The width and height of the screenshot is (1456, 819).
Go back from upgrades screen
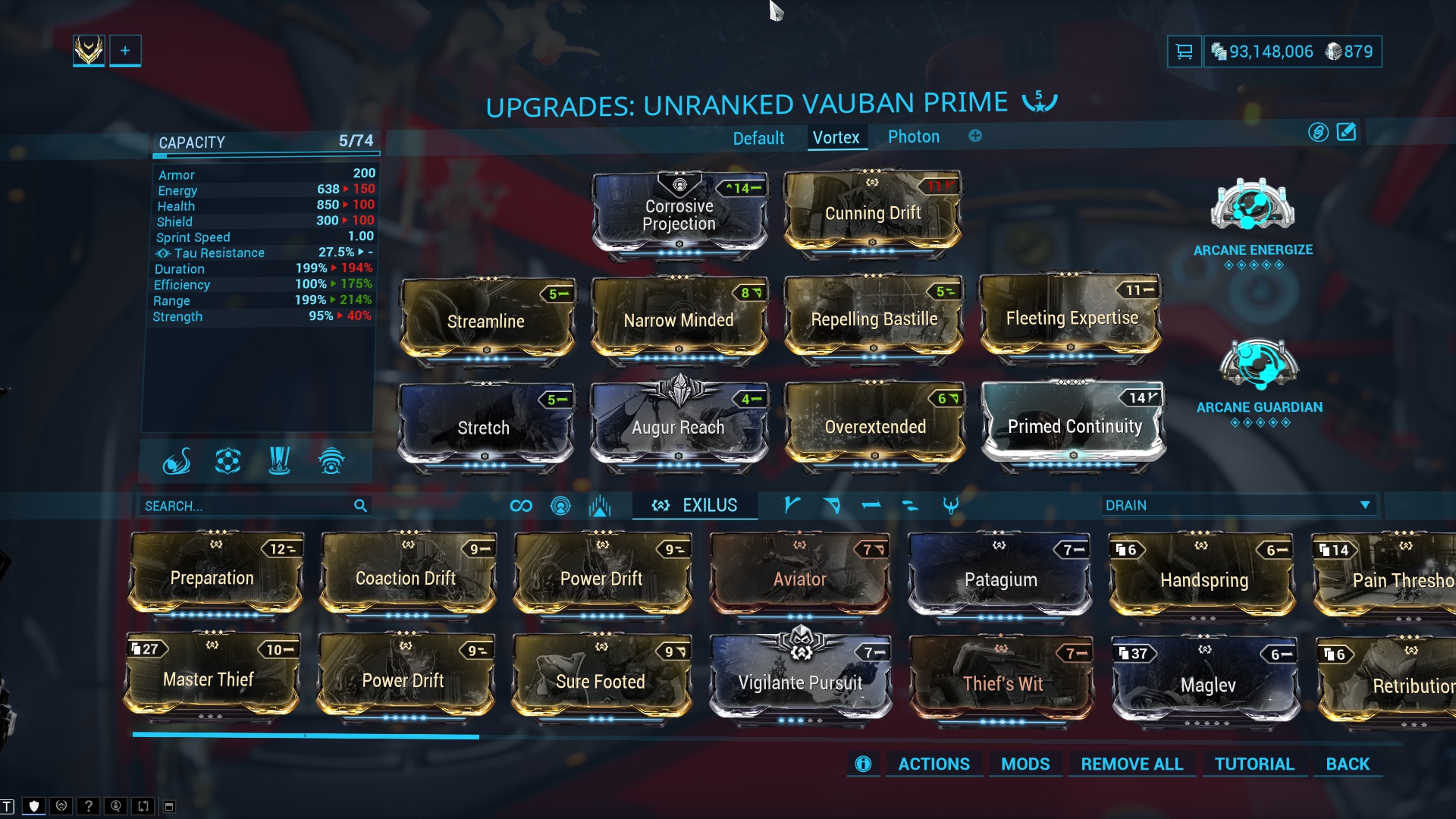(x=1348, y=764)
